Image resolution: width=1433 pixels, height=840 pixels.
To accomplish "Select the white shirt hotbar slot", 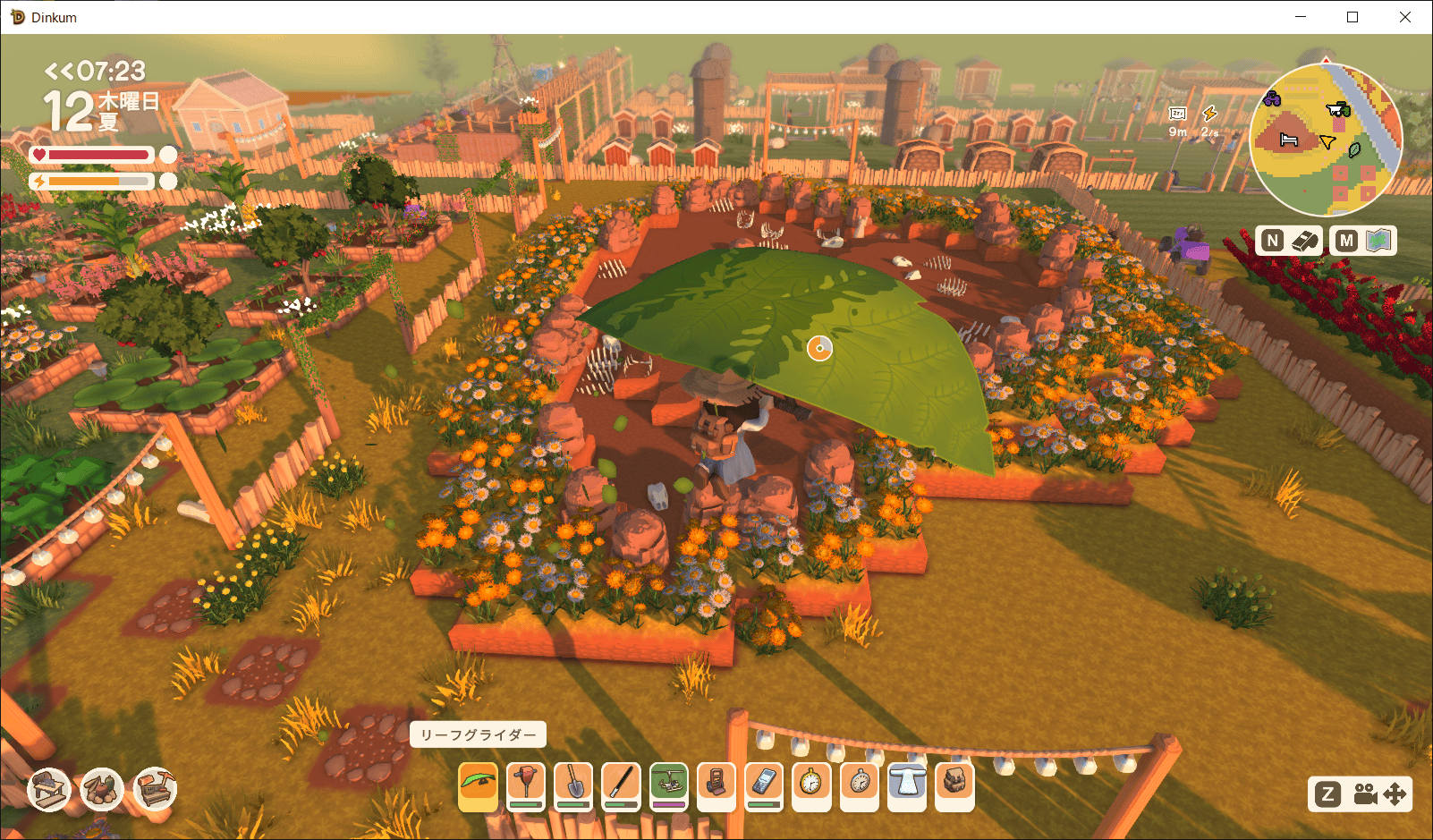I will pos(907,785).
